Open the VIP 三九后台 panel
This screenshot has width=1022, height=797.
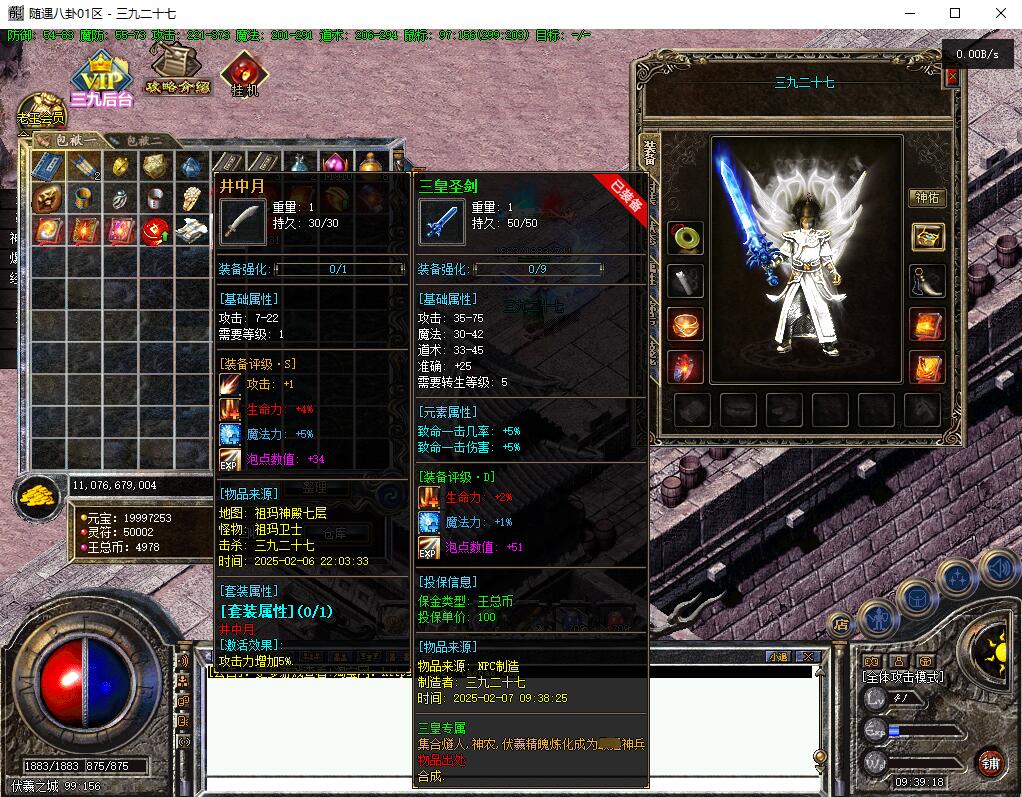[101, 81]
